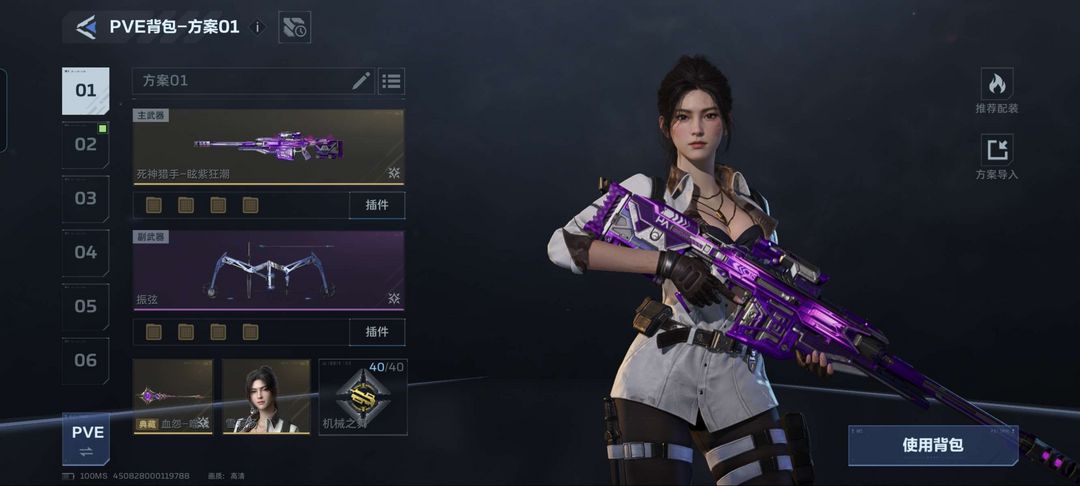Switch to loadout slot 06
The height and width of the screenshot is (486, 1080).
(86, 361)
